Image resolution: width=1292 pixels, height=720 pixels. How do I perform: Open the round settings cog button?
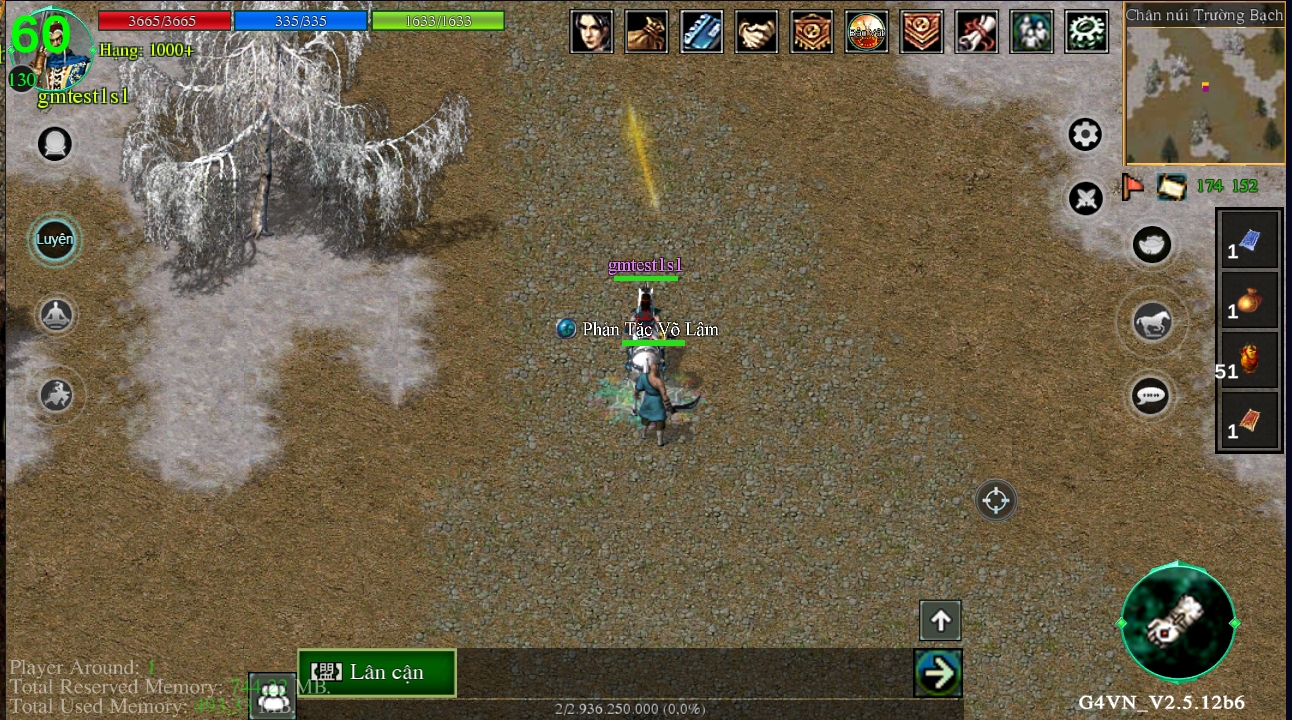(1085, 134)
